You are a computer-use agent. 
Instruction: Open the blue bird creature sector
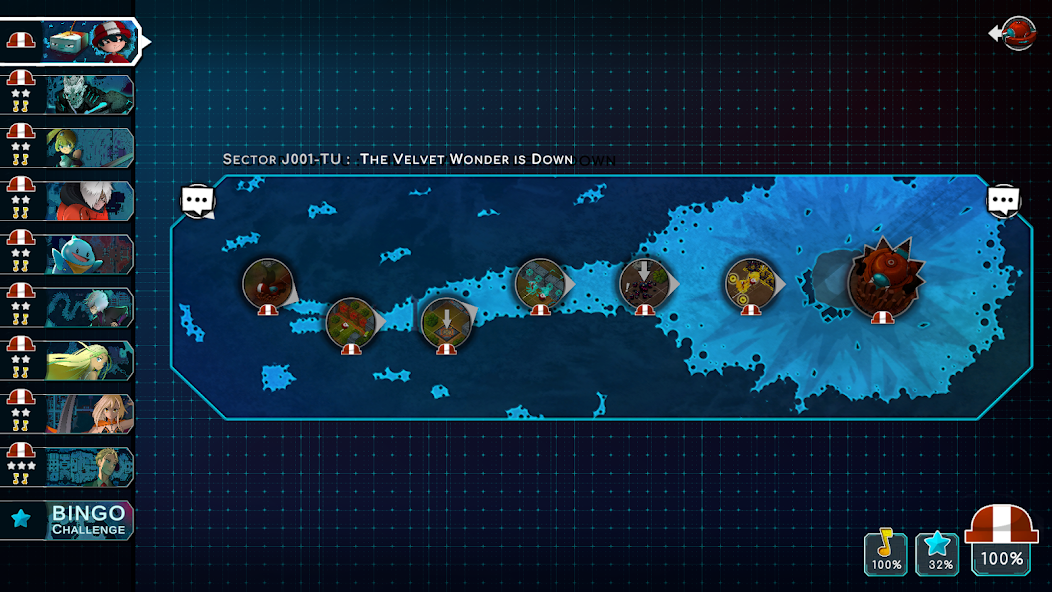click(88, 254)
